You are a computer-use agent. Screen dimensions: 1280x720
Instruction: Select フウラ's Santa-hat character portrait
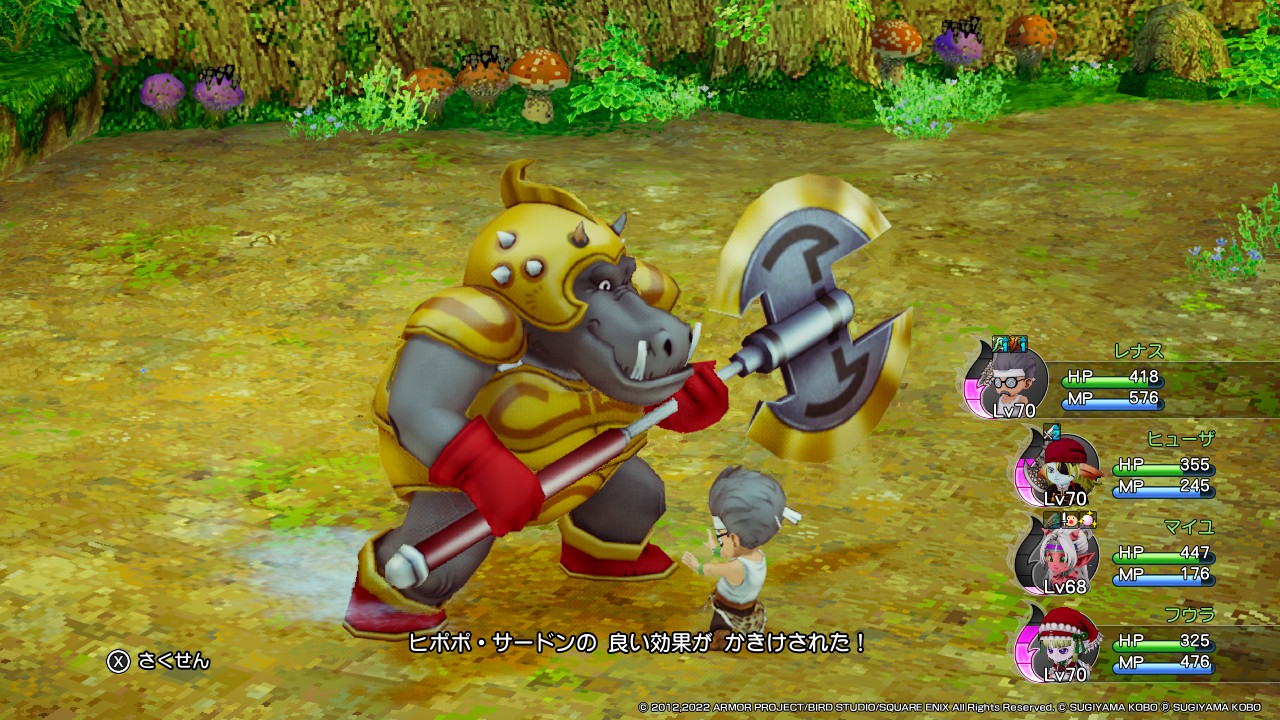[1062, 646]
